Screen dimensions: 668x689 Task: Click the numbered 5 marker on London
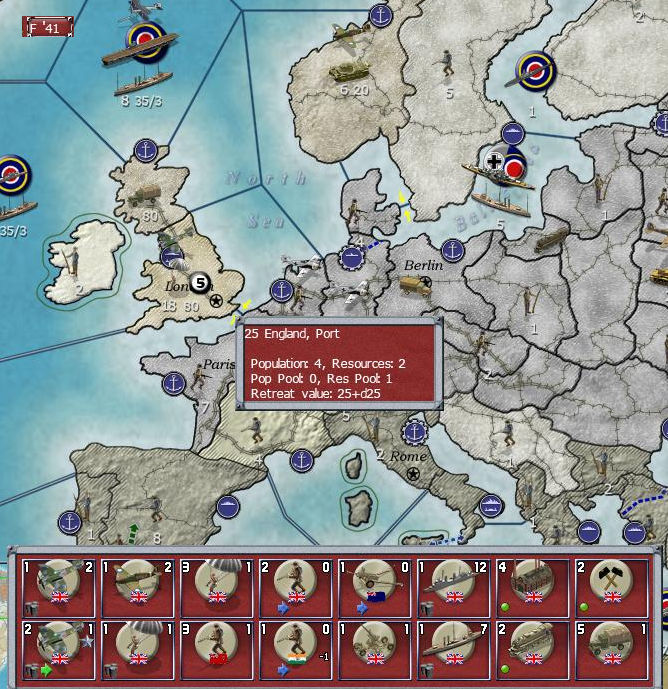(201, 282)
